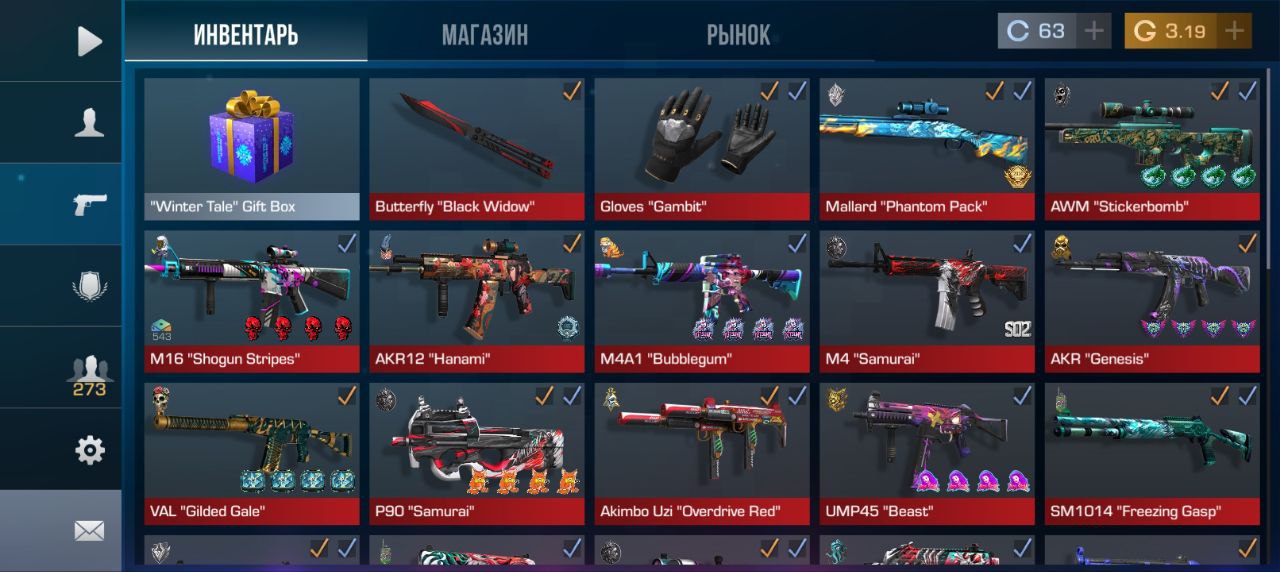Choose the M4A1 "Bubblegum" skin

pyautogui.click(x=702, y=301)
